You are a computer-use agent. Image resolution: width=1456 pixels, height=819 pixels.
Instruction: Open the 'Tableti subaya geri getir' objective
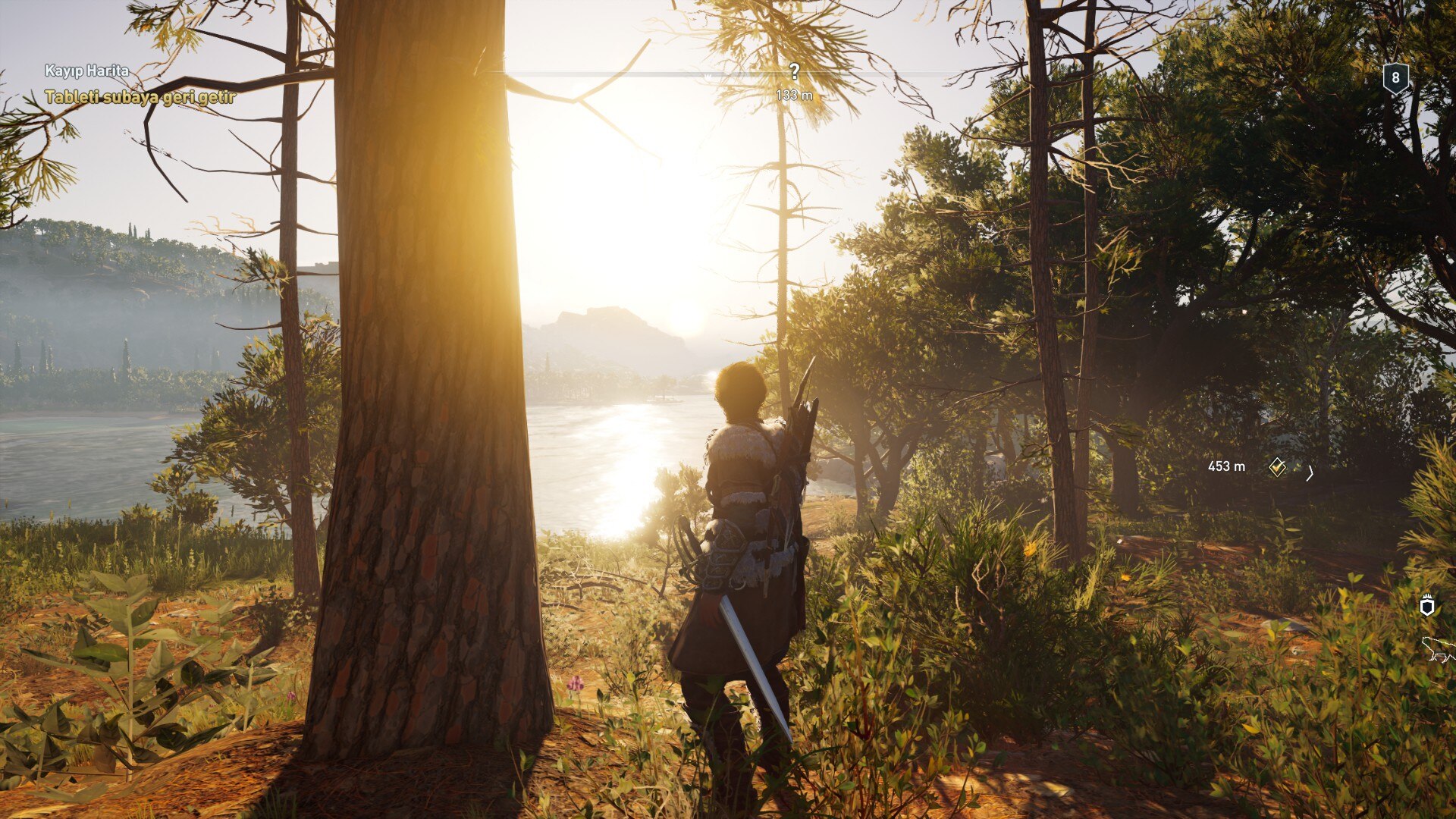pyautogui.click(x=140, y=97)
